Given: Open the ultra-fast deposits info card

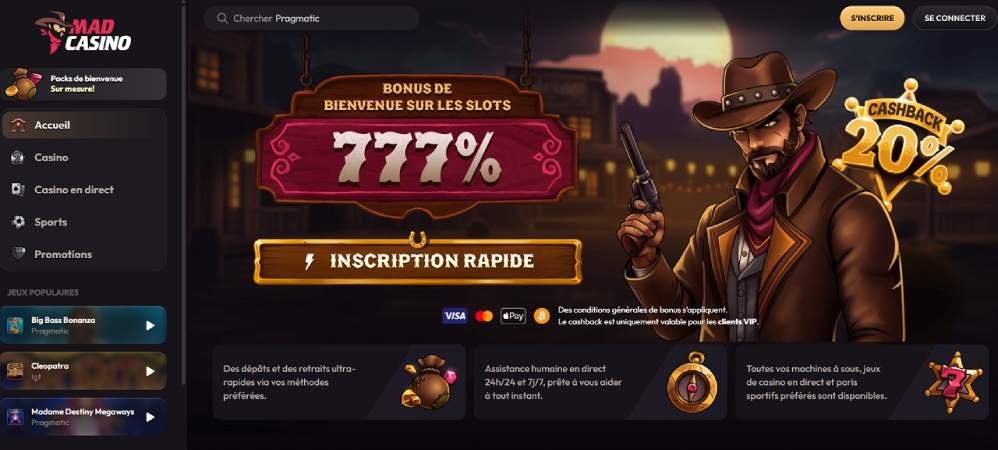Looking at the screenshot, I should coord(339,382).
